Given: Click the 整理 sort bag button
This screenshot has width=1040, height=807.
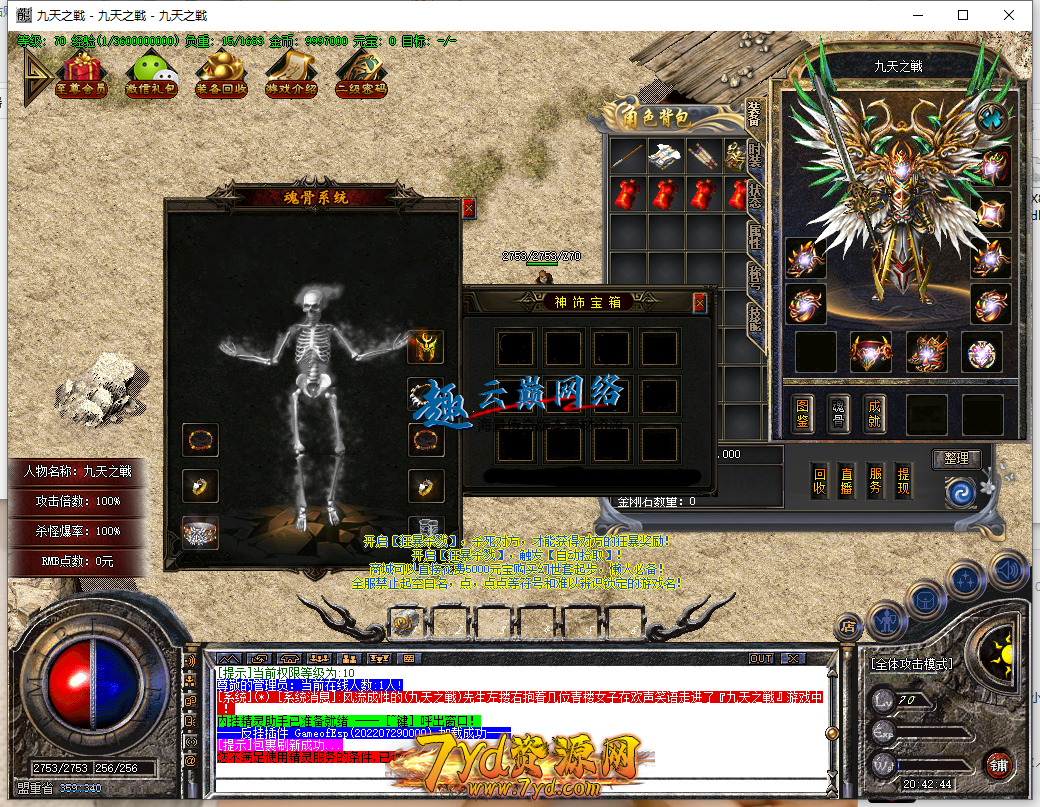Looking at the screenshot, I should coord(956,459).
